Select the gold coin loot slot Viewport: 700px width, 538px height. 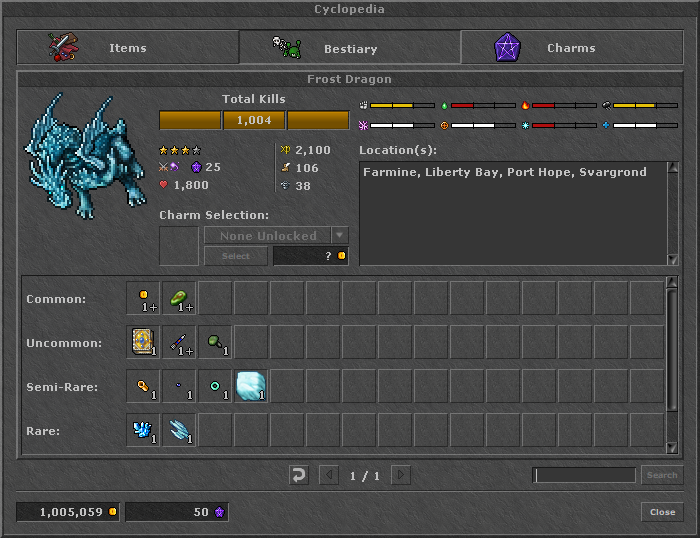click(x=144, y=298)
